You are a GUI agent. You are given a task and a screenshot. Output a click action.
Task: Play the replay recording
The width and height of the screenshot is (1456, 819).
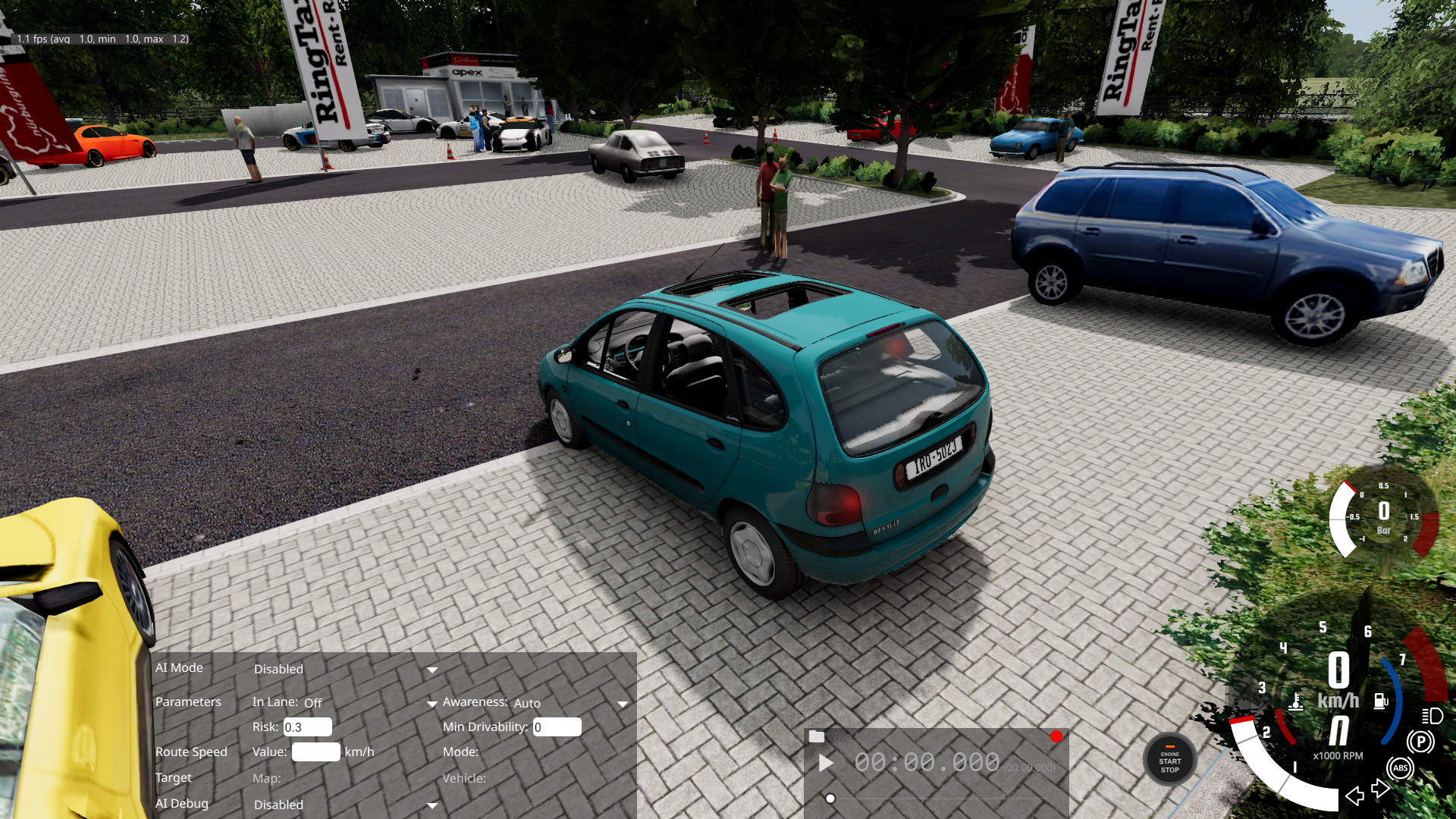click(826, 763)
